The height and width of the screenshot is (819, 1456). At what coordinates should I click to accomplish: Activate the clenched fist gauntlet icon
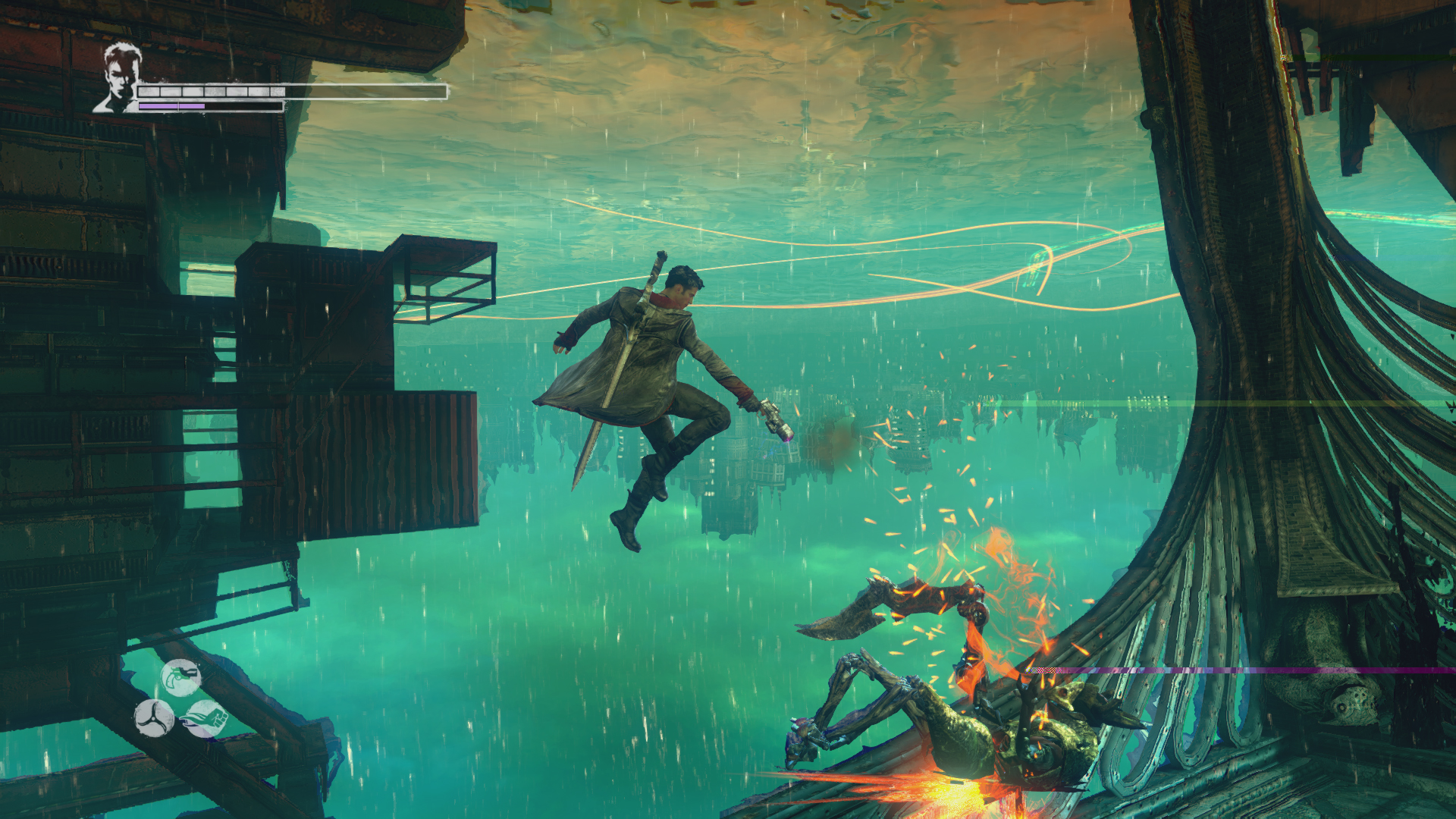[204, 718]
